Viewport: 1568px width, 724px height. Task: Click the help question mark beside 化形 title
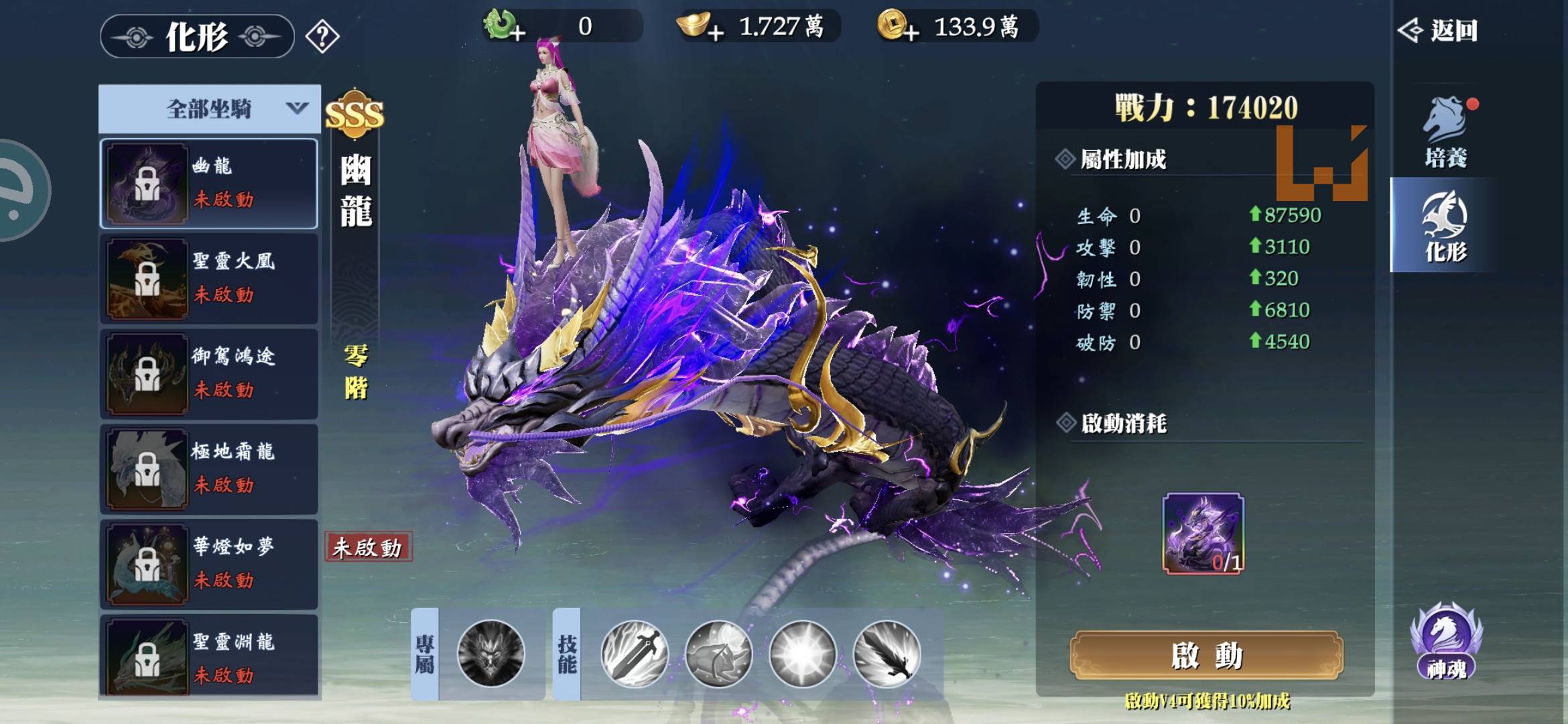tap(320, 37)
